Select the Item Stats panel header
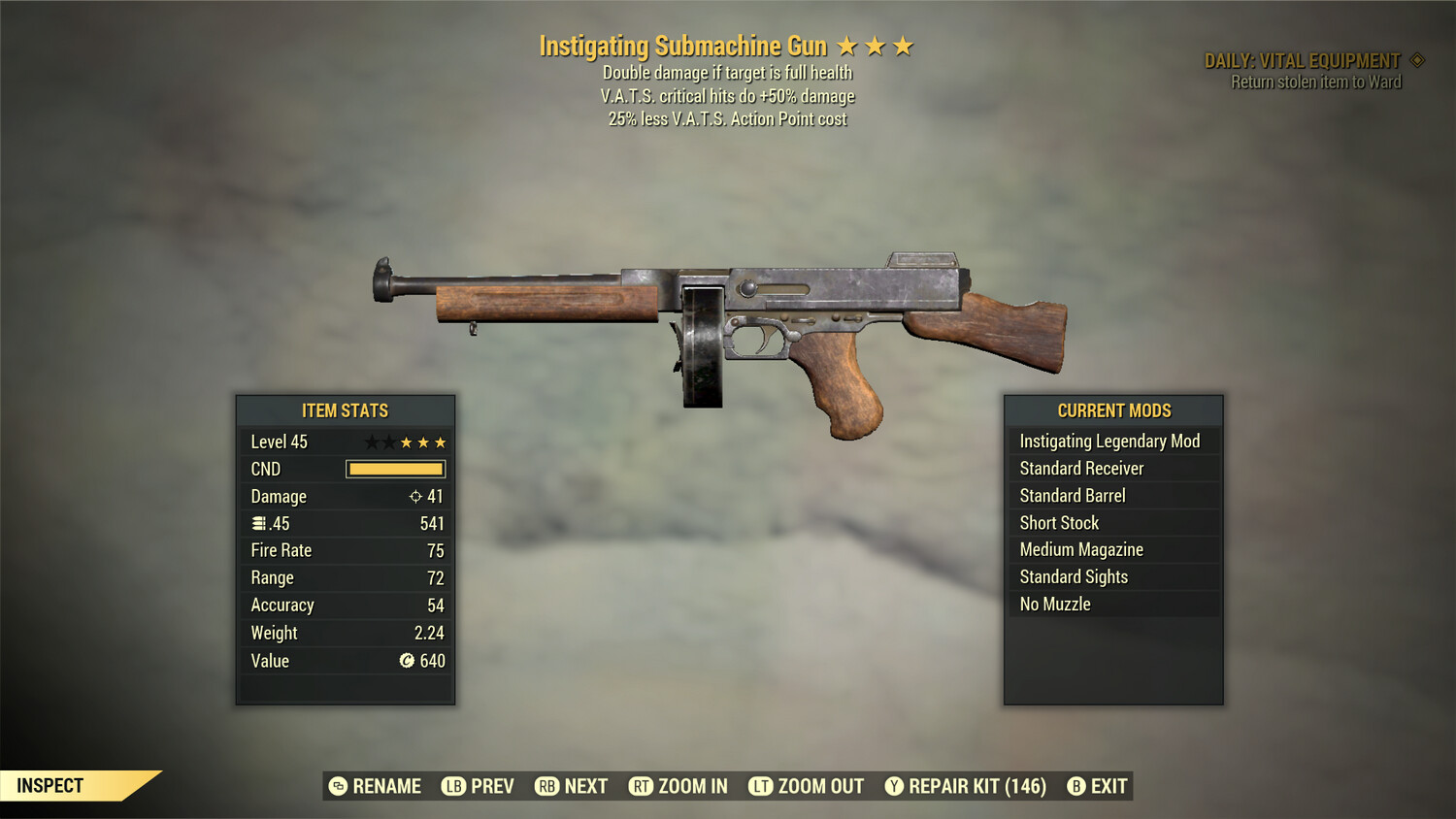This screenshot has height=819, width=1456. (x=345, y=410)
